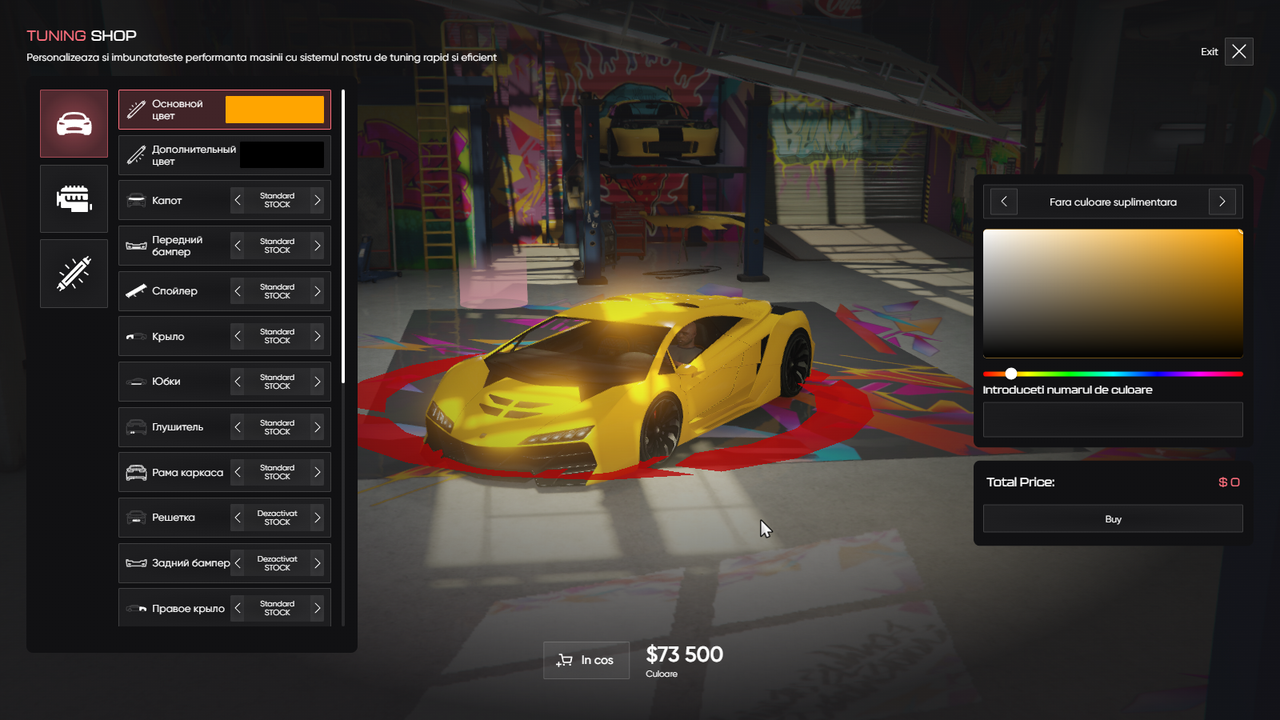Click next arrow for Капот option
The image size is (1280, 720).
click(x=317, y=201)
